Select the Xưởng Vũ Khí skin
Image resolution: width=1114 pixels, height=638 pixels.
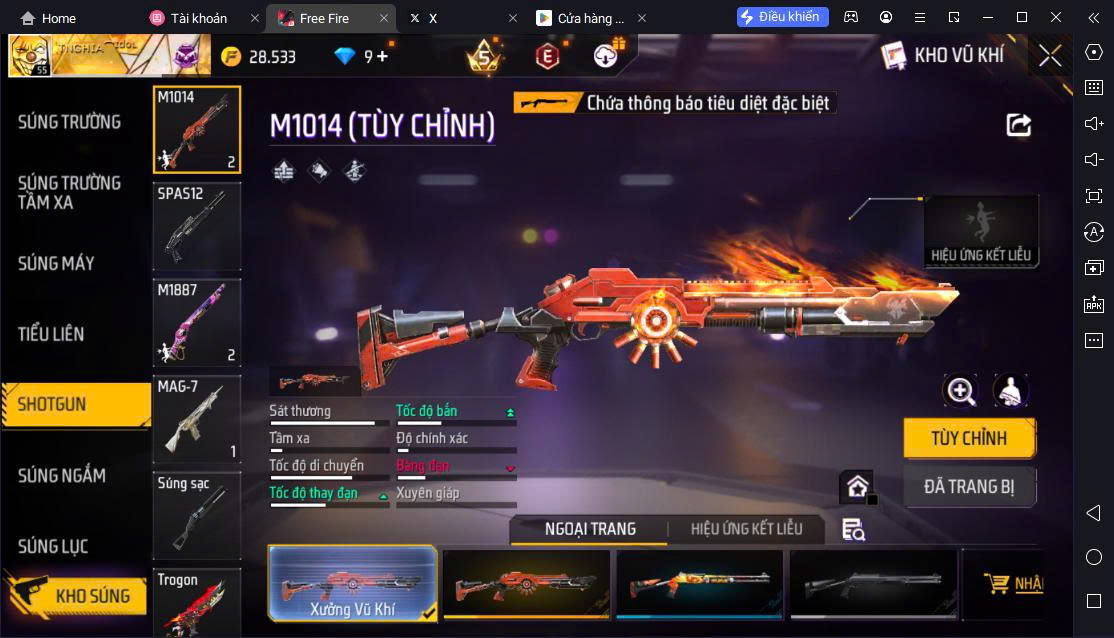coord(352,584)
